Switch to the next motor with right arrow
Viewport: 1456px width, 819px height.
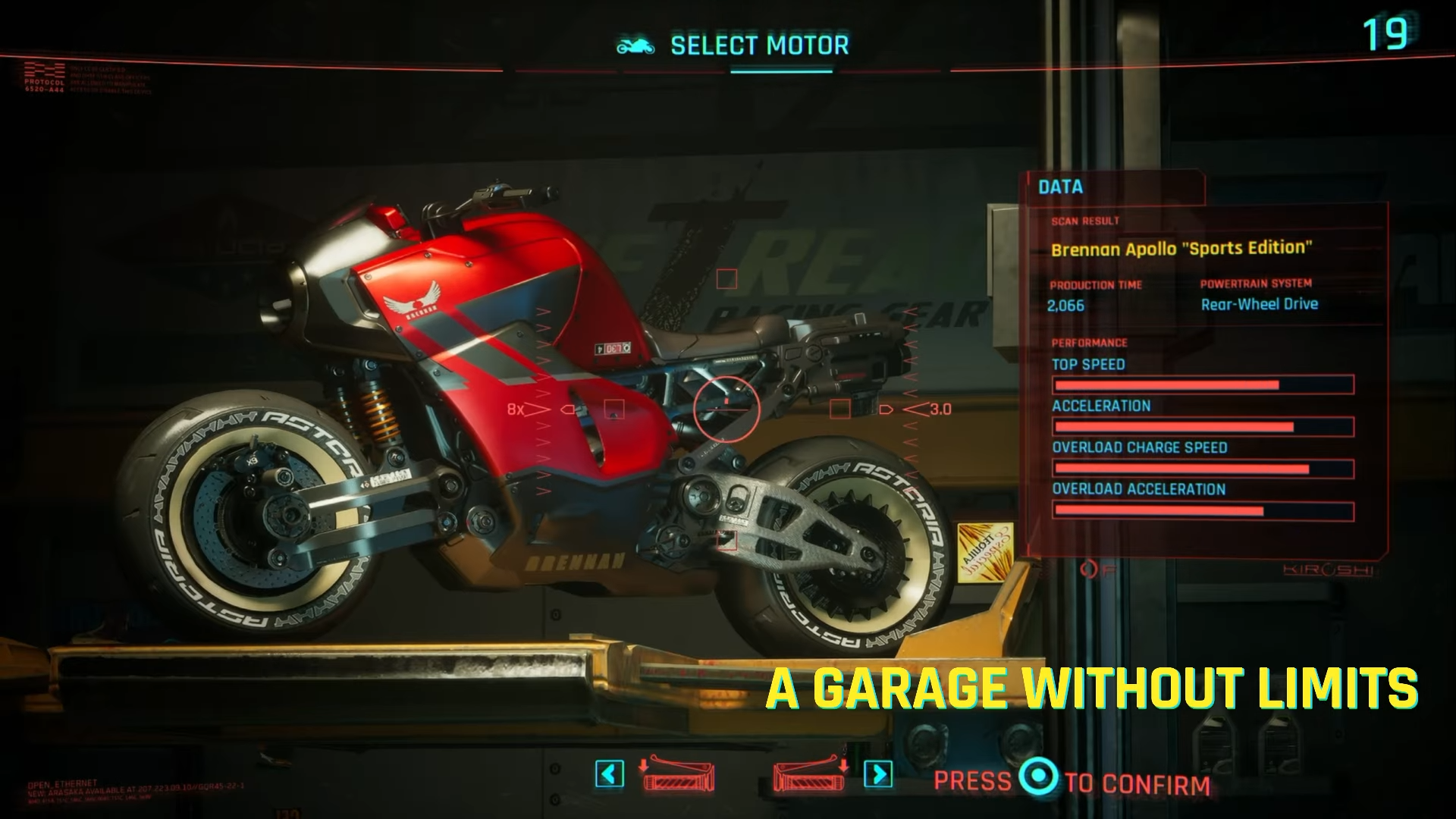(x=878, y=774)
